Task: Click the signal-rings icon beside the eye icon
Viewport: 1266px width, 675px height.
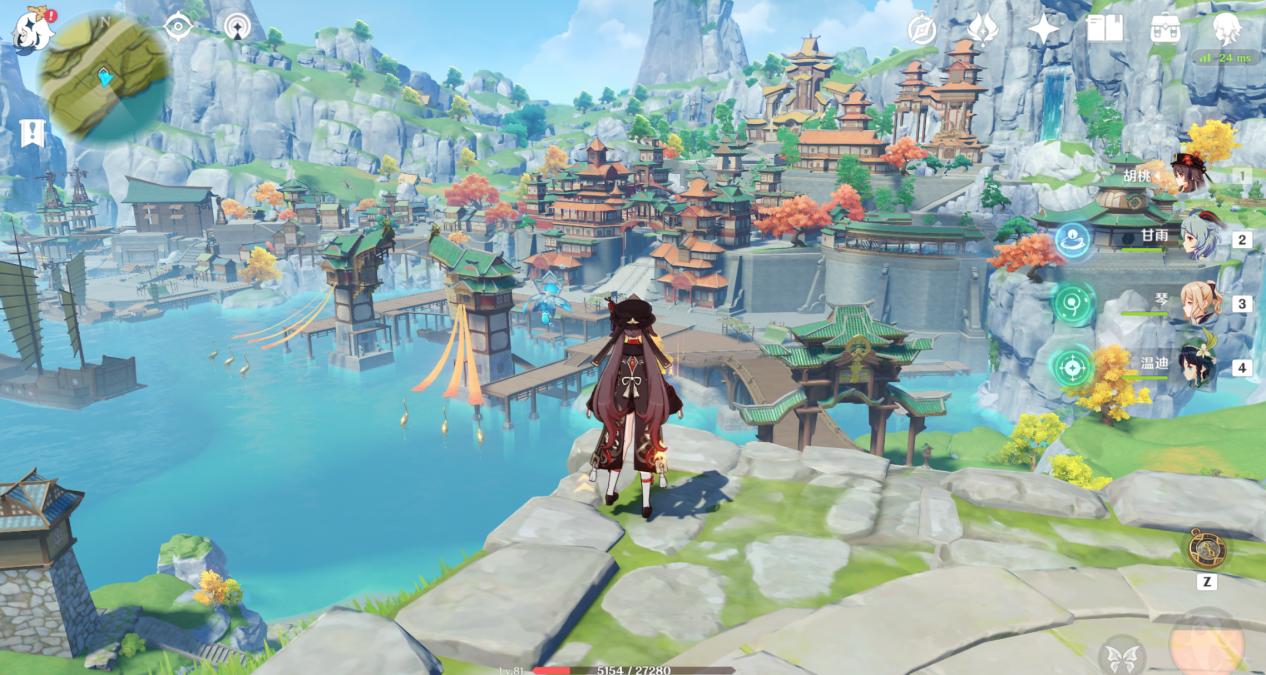Action: [x=237, y=27]
